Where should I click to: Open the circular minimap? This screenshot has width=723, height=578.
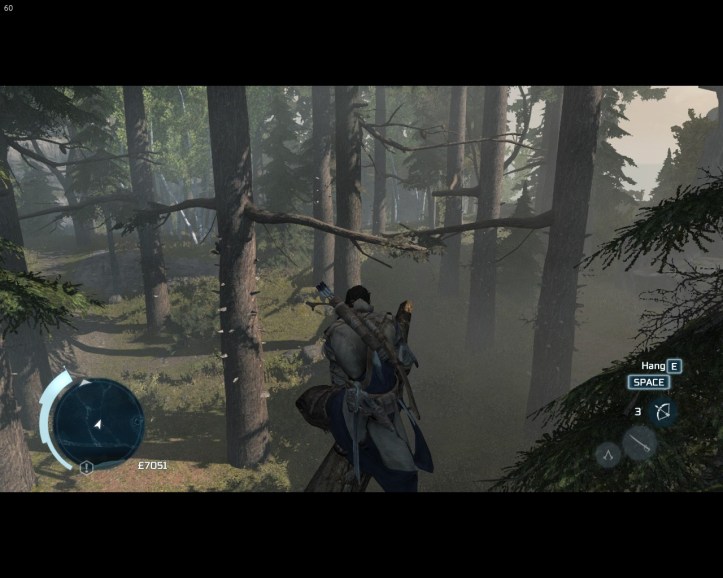(x=98, y=422)
